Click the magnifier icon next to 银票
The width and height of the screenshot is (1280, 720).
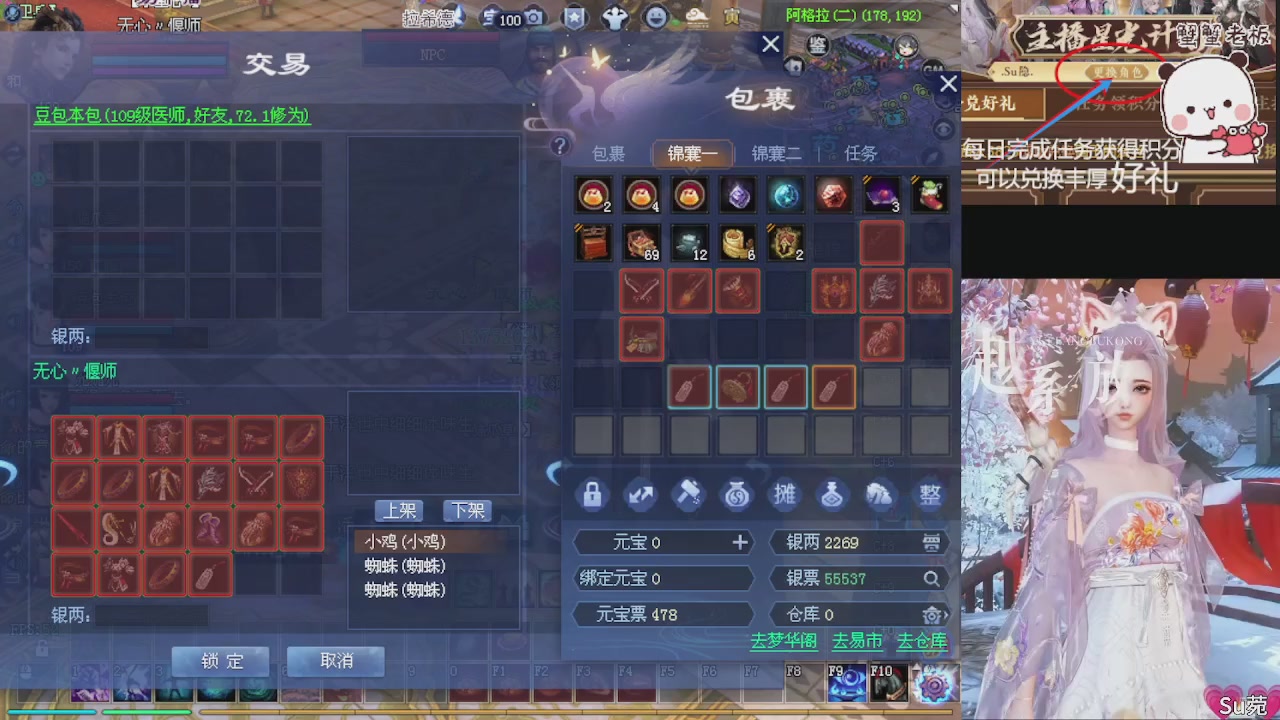click(931, 578)
